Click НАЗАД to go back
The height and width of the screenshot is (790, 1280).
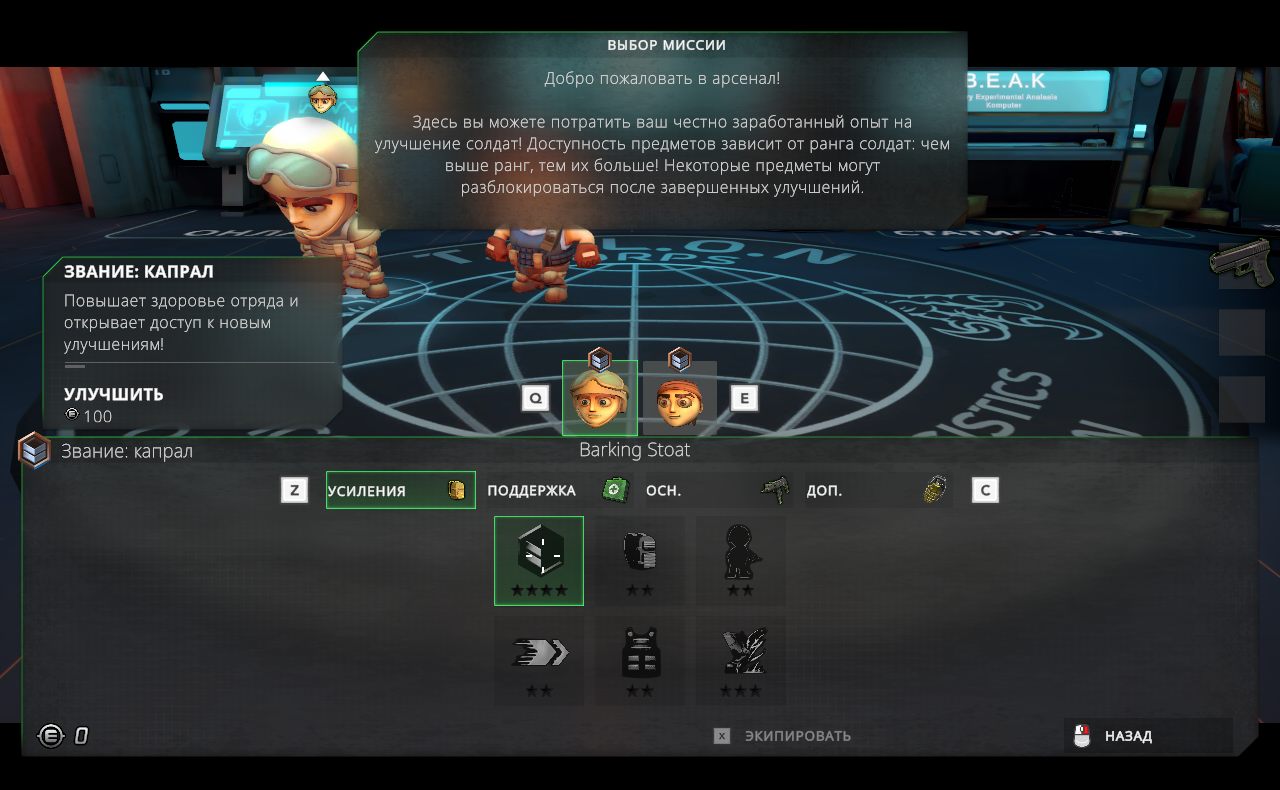(x=1128, y=735)
